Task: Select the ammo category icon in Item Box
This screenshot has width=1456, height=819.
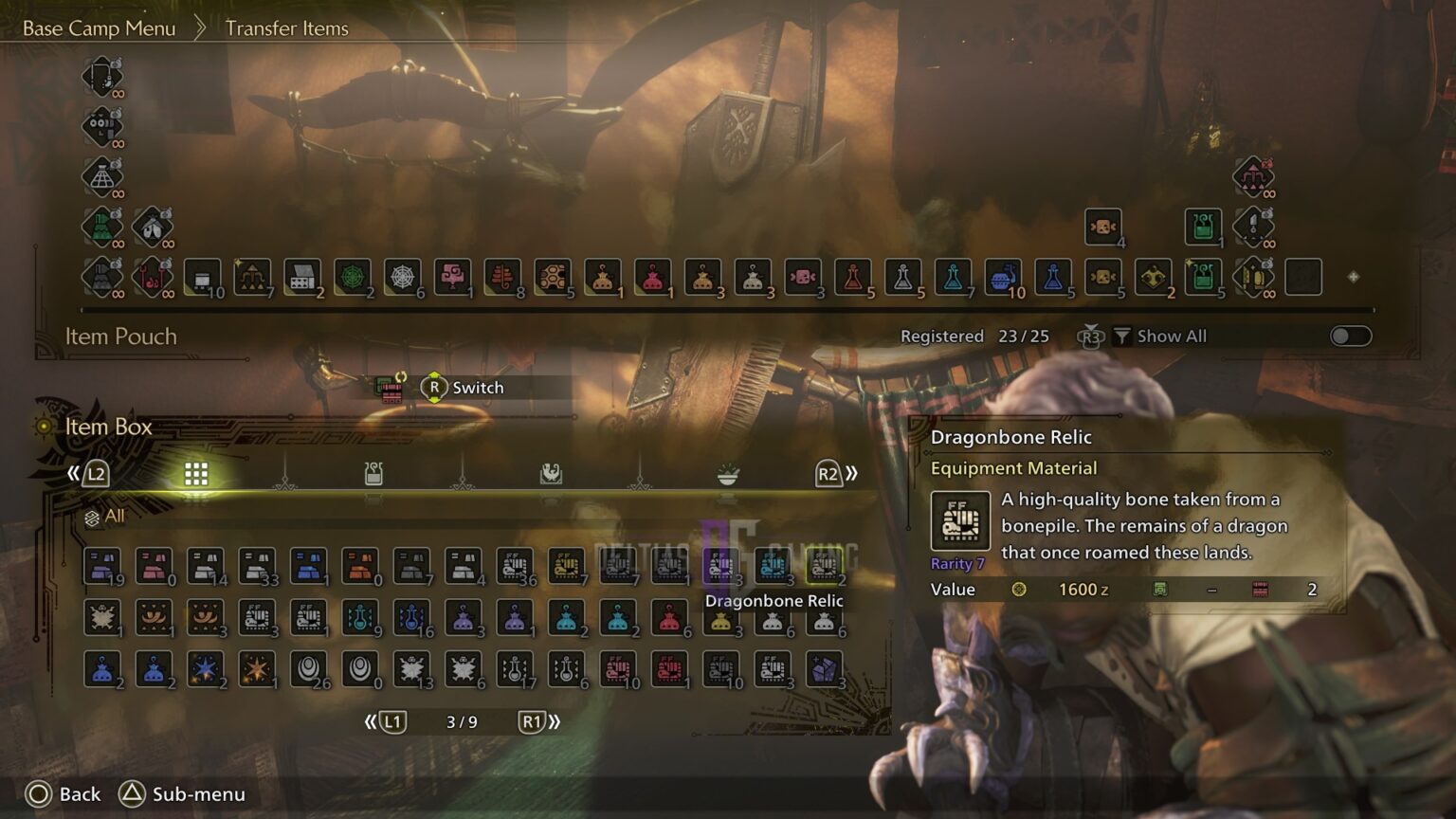Action: 373,473
